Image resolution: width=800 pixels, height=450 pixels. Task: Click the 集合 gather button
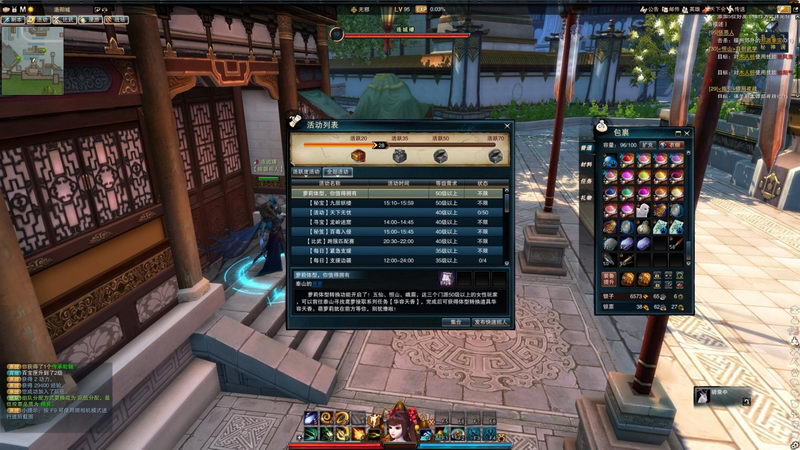pyautogui.click(x=455, y=322)
